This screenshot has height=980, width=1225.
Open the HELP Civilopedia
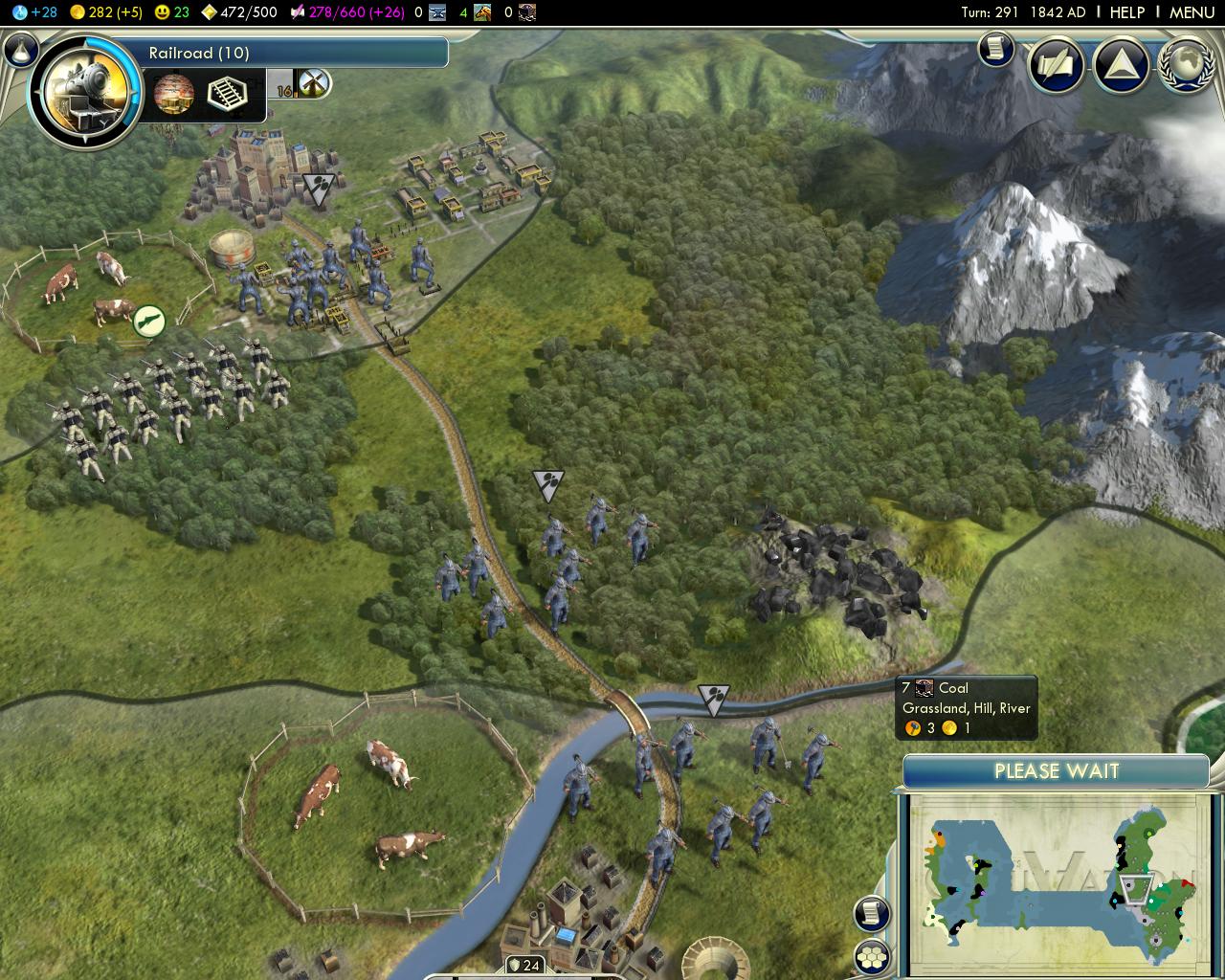[1126, 12]
